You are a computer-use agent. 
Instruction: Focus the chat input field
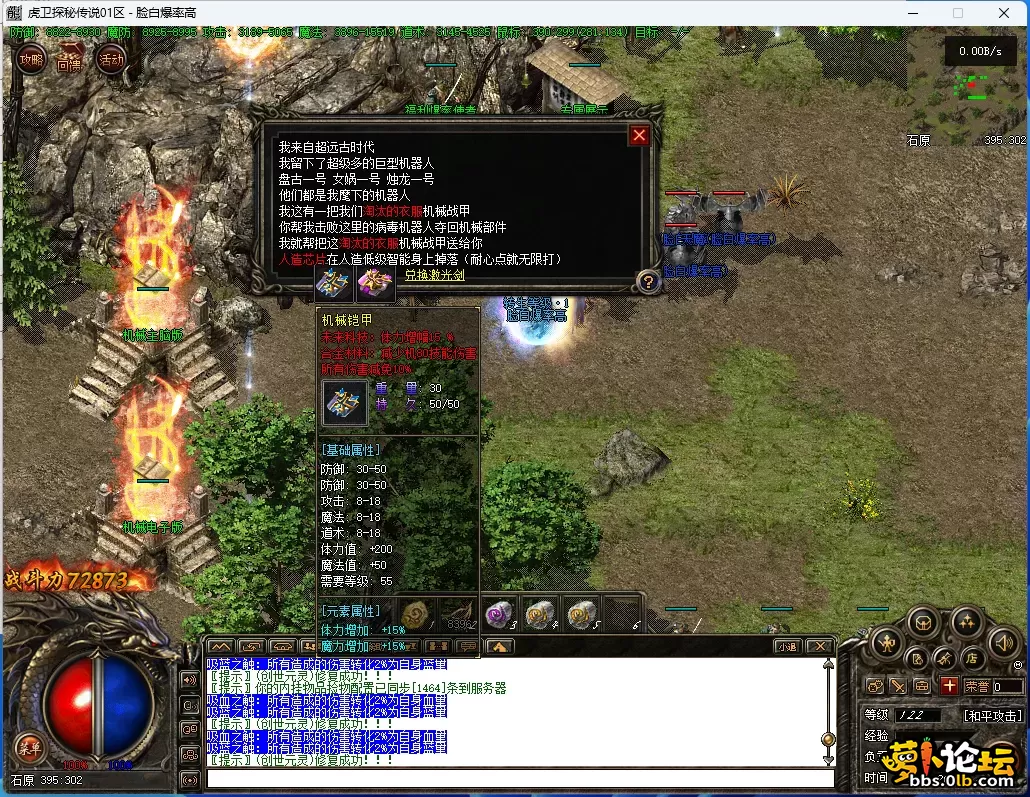520,779
